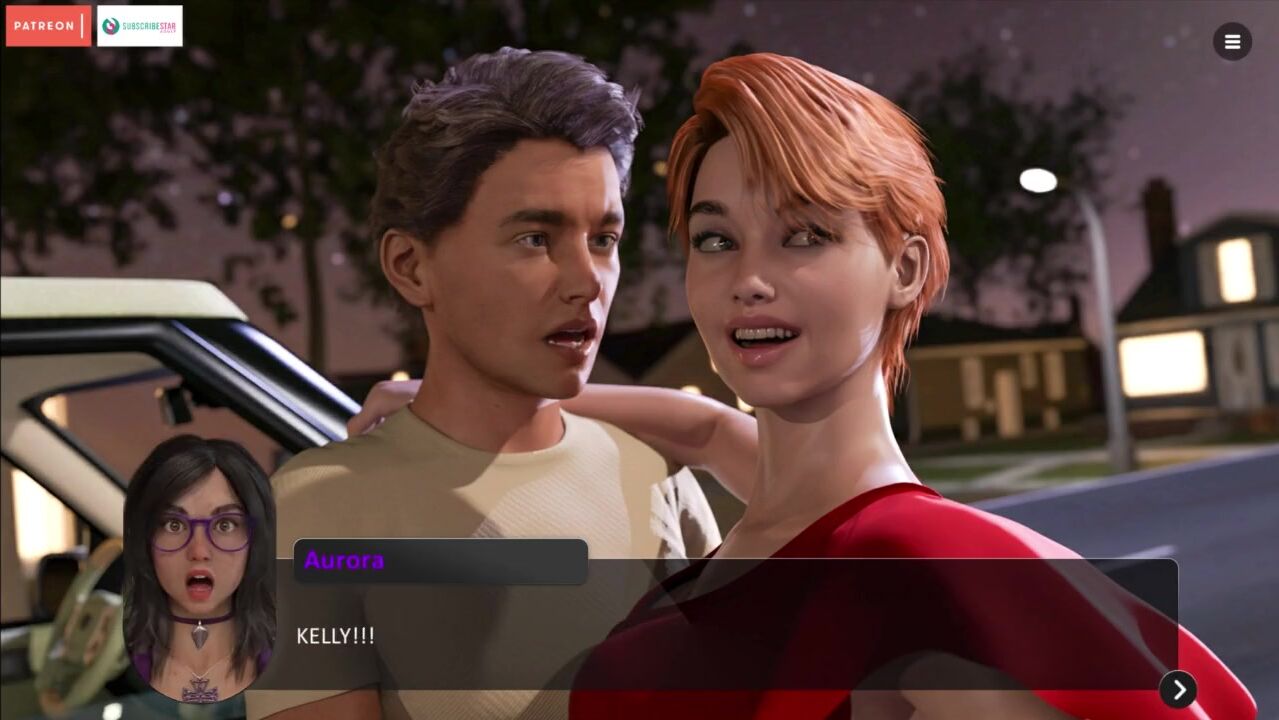Open the Patreon link button

(48, 26)
